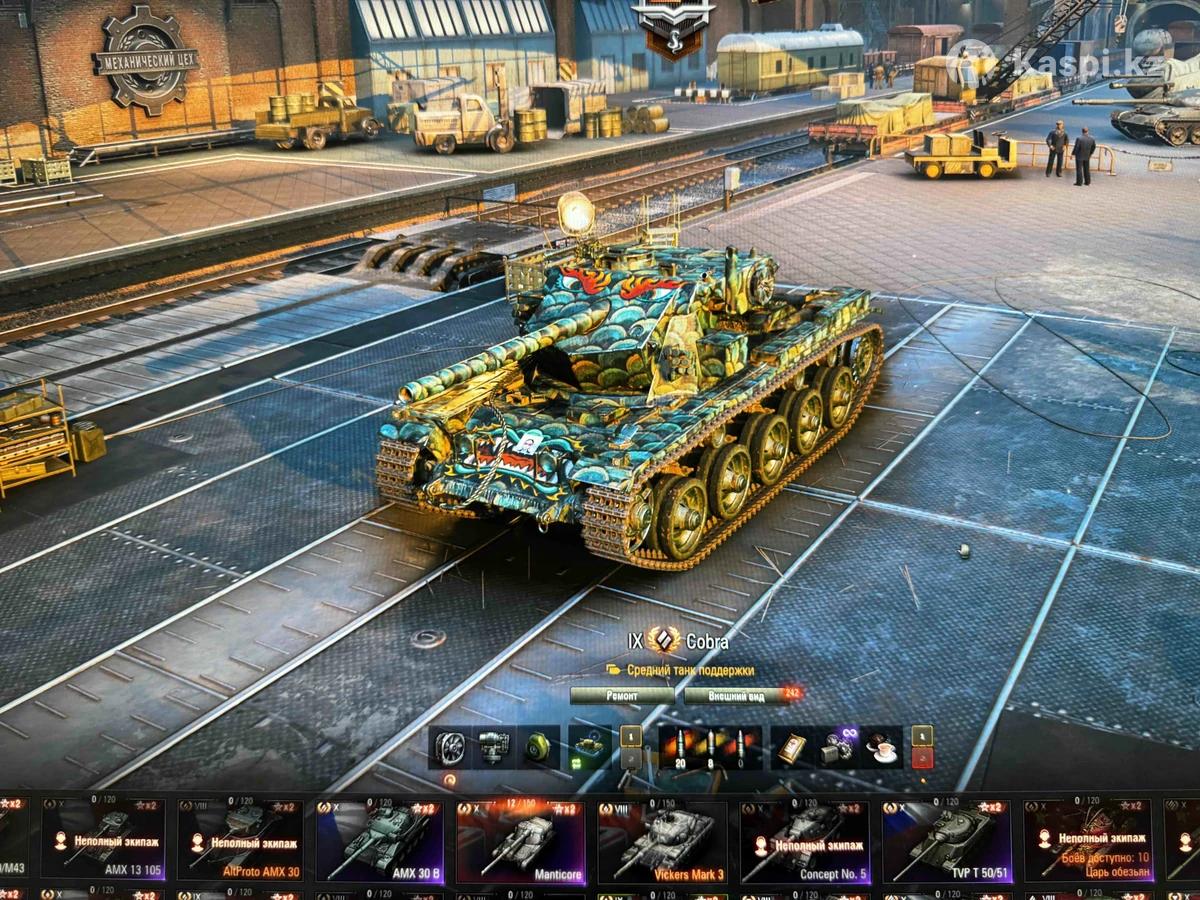This screenshot has width=1200, height=900.
Task: Switch to the TVP T 50/51 tank
Action: coord(946,841)
